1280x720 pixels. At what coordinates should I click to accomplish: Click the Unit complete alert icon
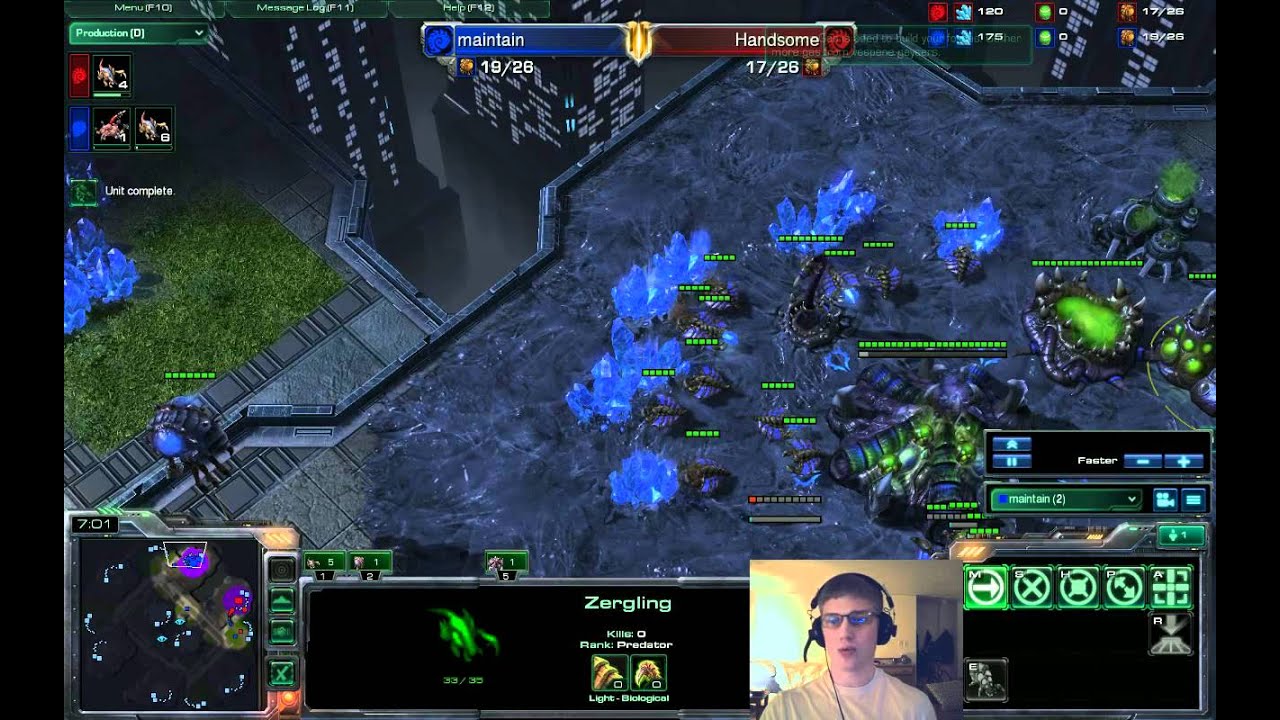pos(84,191)
